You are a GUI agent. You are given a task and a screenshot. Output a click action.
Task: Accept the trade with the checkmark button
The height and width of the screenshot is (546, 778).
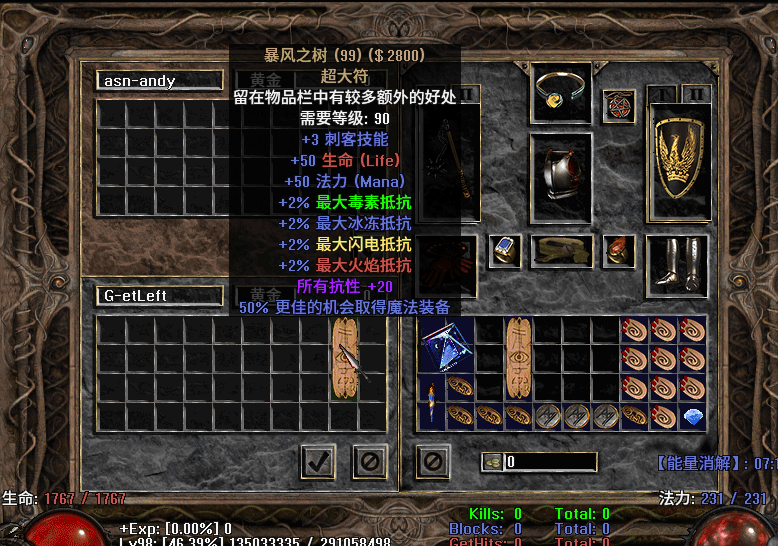click(x=318, y=461)
